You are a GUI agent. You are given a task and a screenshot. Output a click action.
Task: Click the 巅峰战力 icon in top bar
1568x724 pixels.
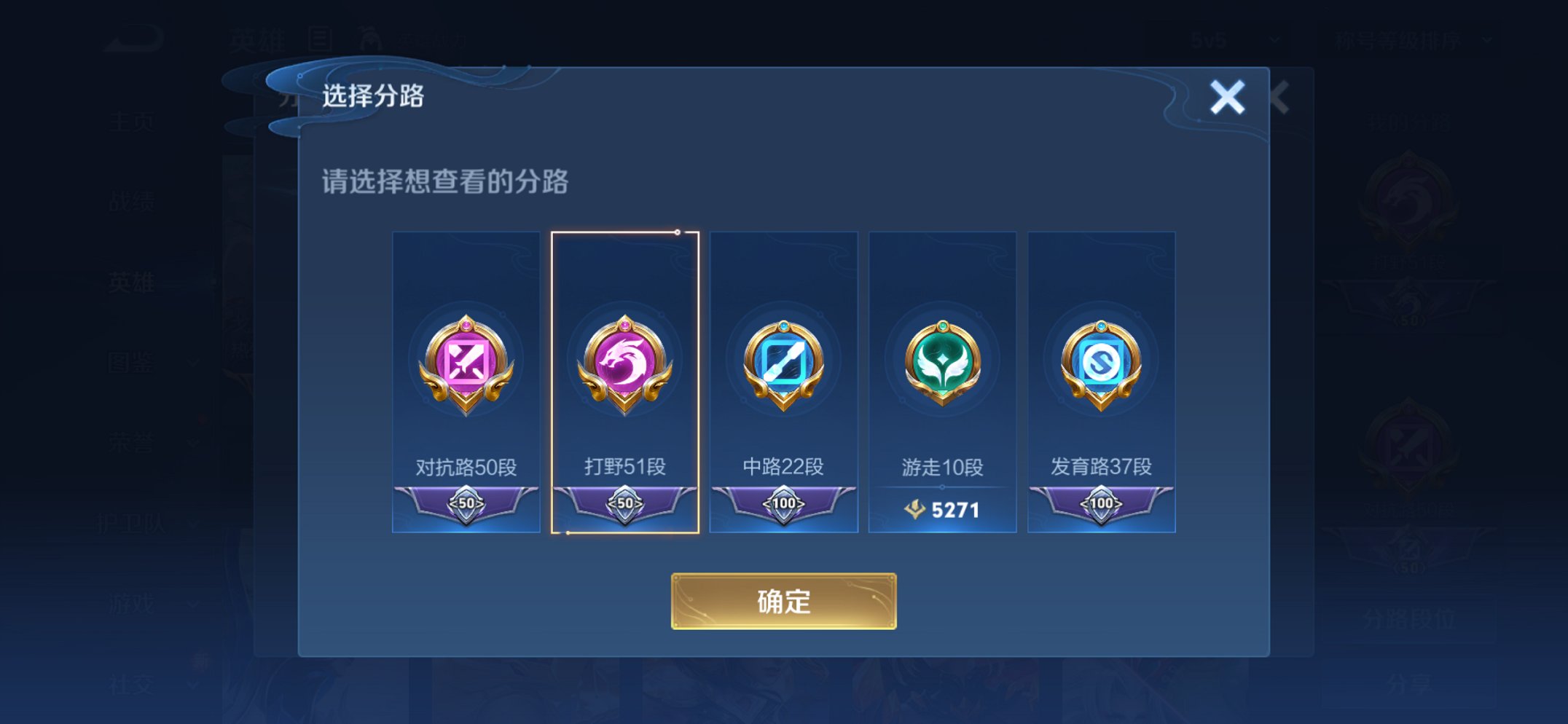pos(369,35)
